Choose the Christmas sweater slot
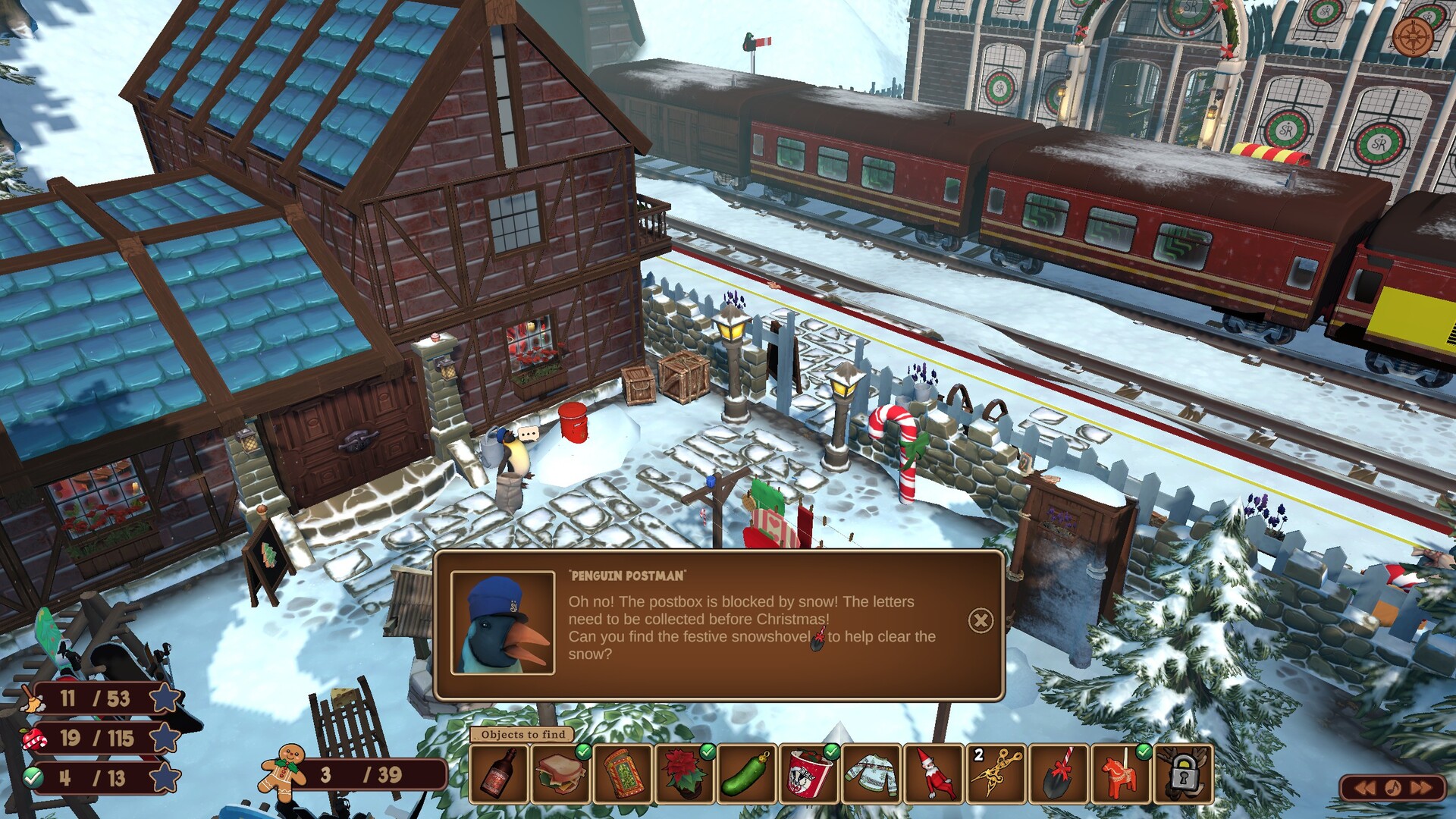This screenshot has width=1456, height=819. coord(872,773)
